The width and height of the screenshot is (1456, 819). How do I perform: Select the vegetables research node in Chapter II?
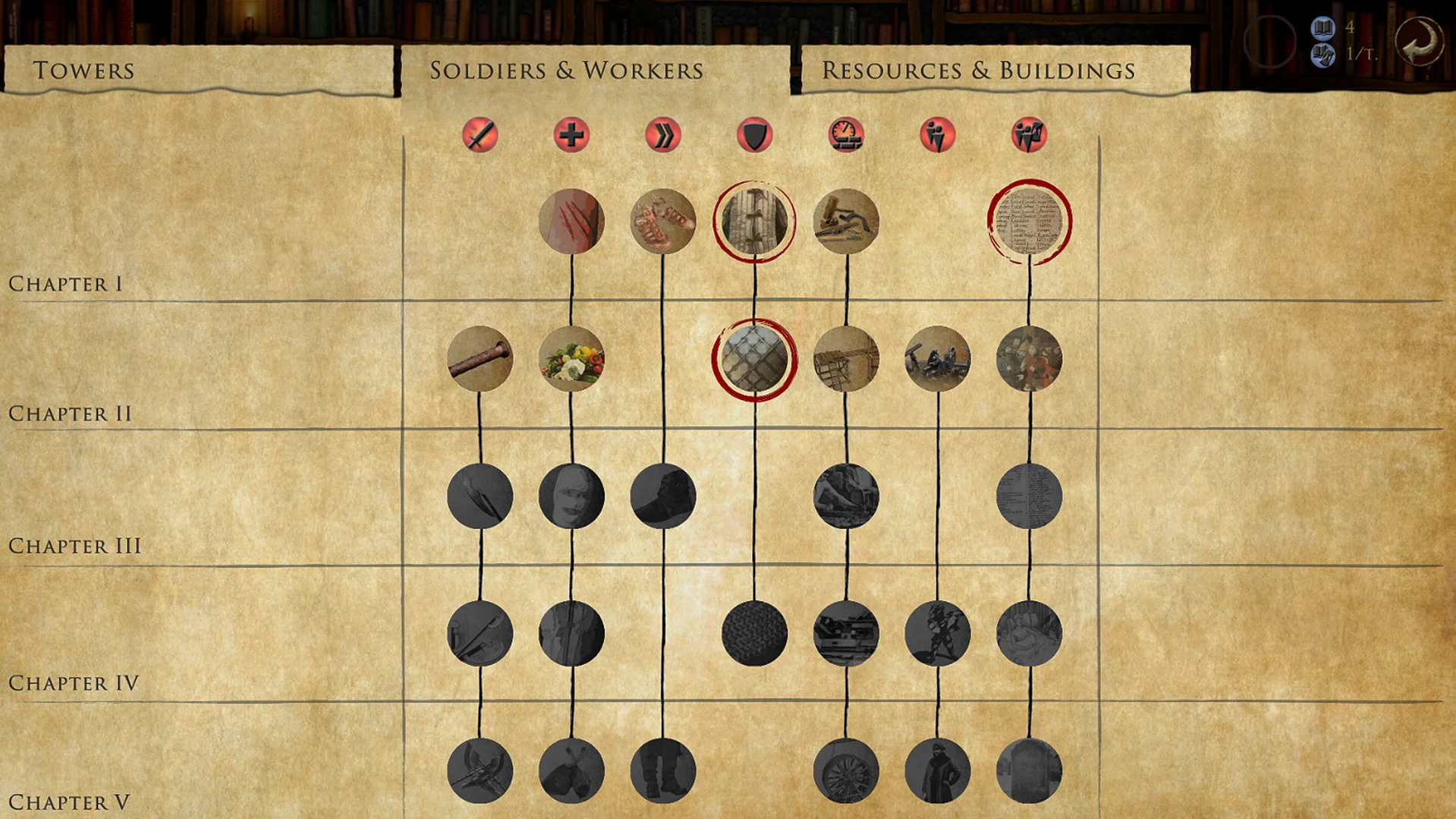(571, 359)
